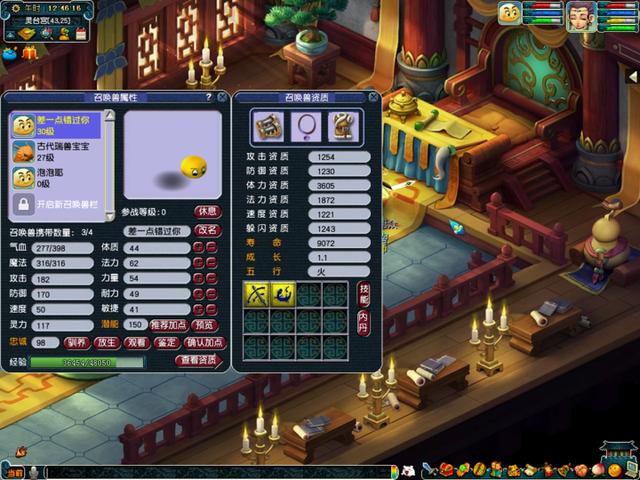
Task: Click the 驯养 tame button
Action: coord(78,342)
